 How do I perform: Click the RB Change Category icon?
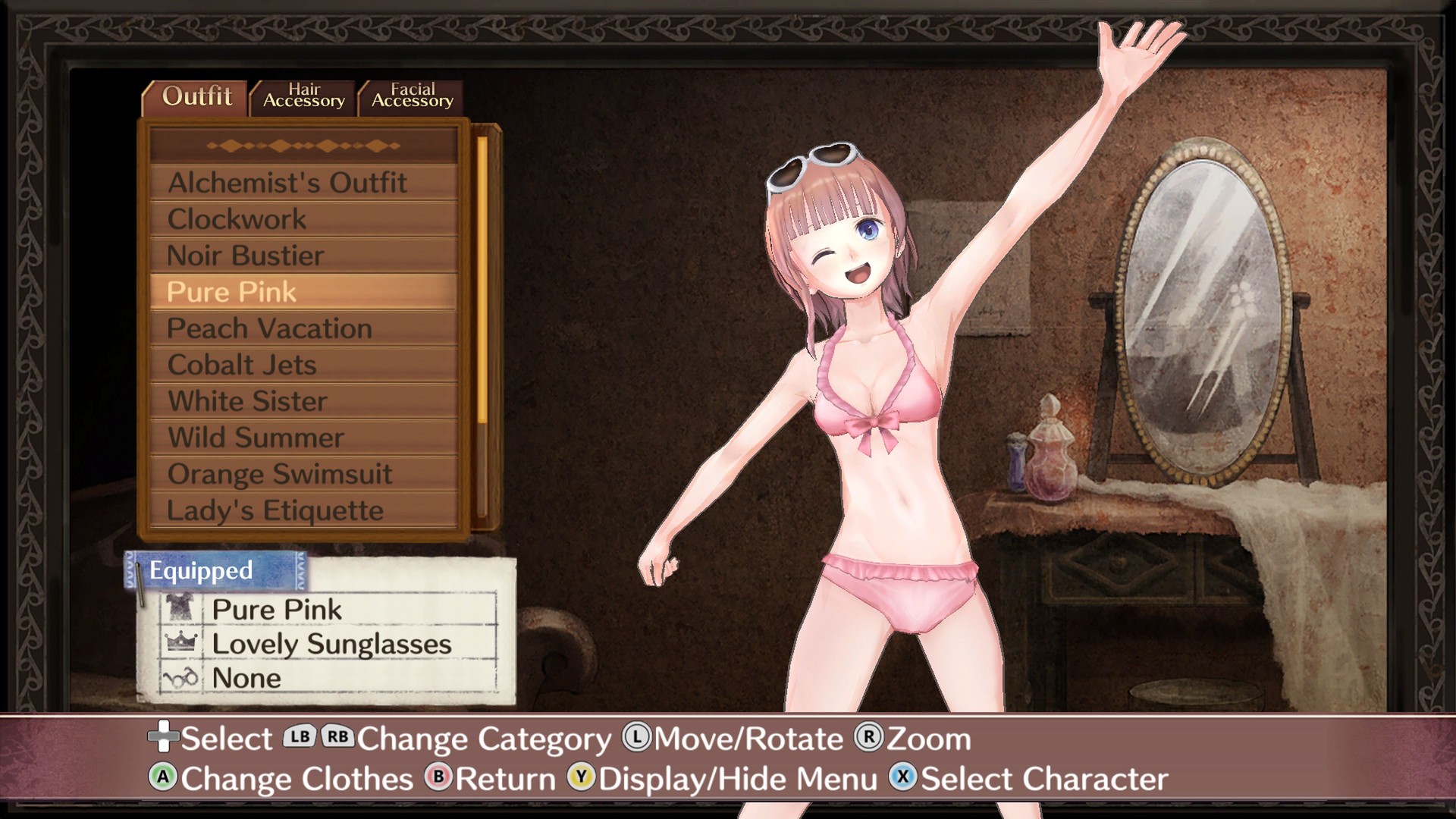pos(339,738)
